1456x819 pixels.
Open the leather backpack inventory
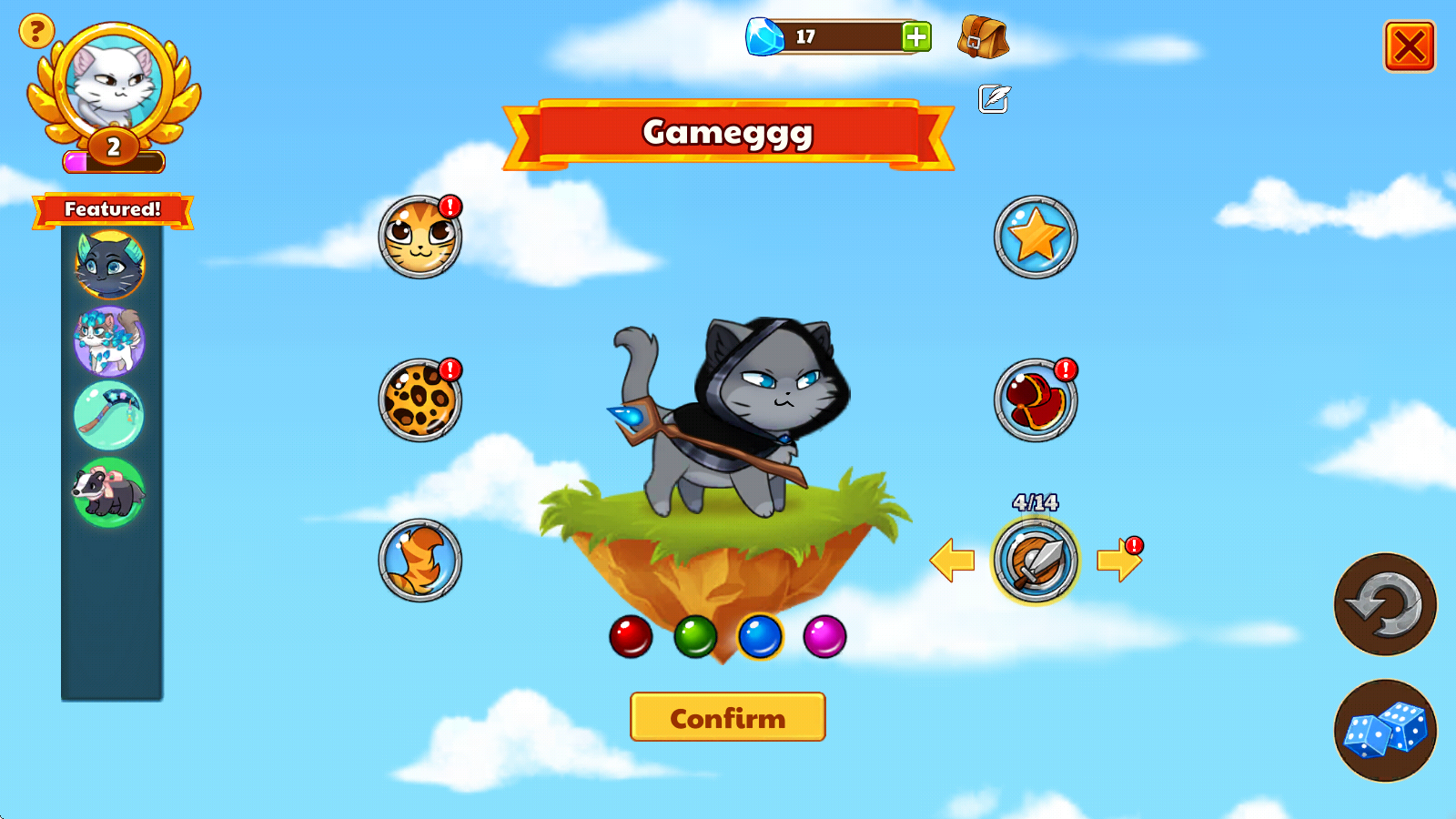[x=983, y=38]
